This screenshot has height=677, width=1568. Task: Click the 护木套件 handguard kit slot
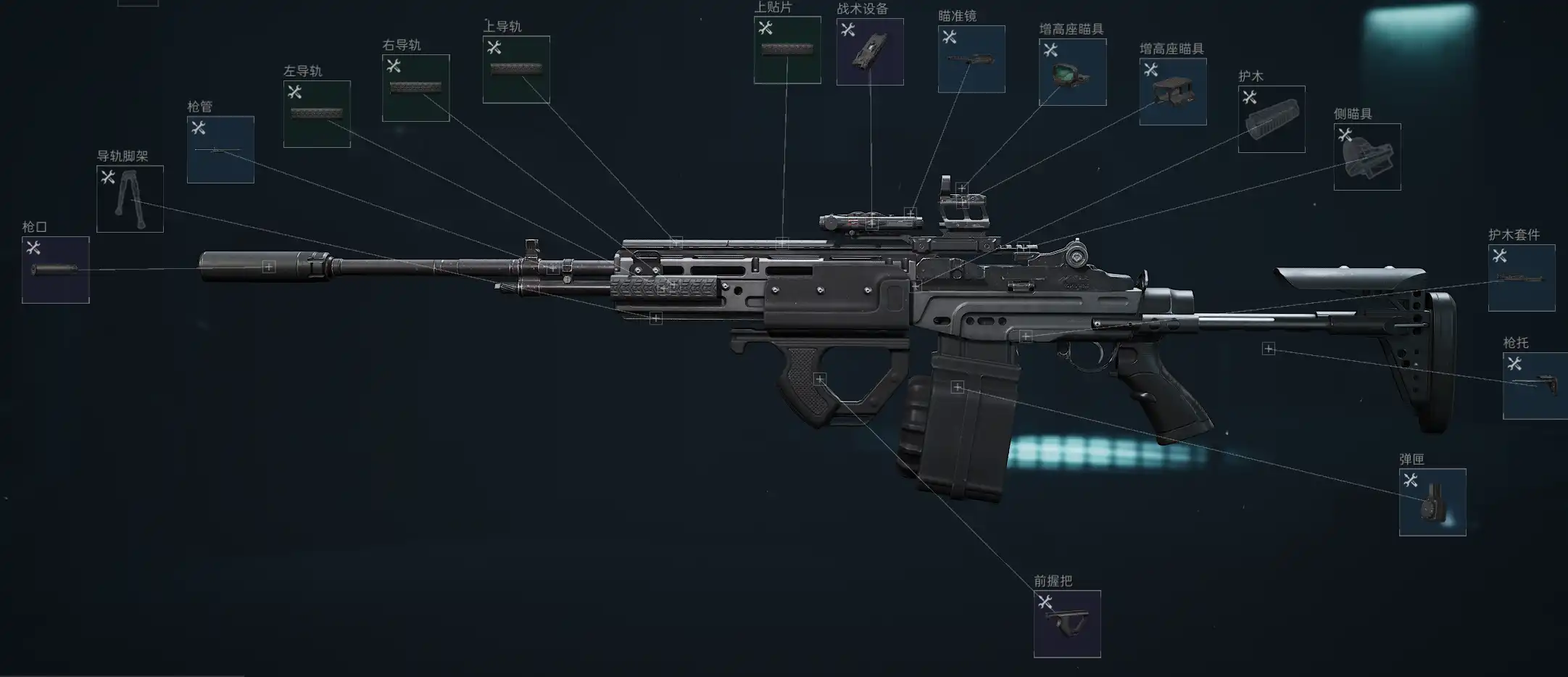(1522, 278)
